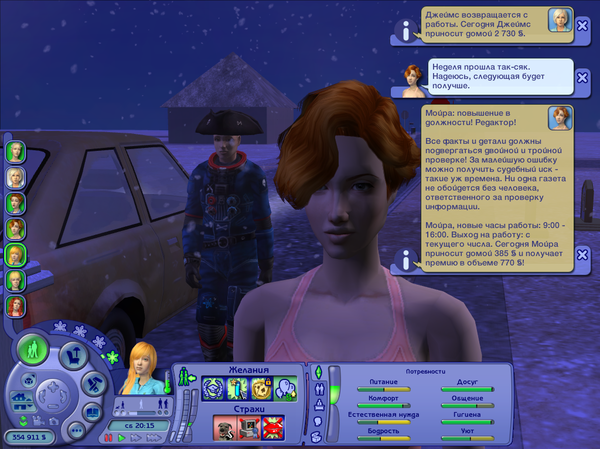Click the info icon on the James notification
600x449 pixels.
click(x=407, y=31)
